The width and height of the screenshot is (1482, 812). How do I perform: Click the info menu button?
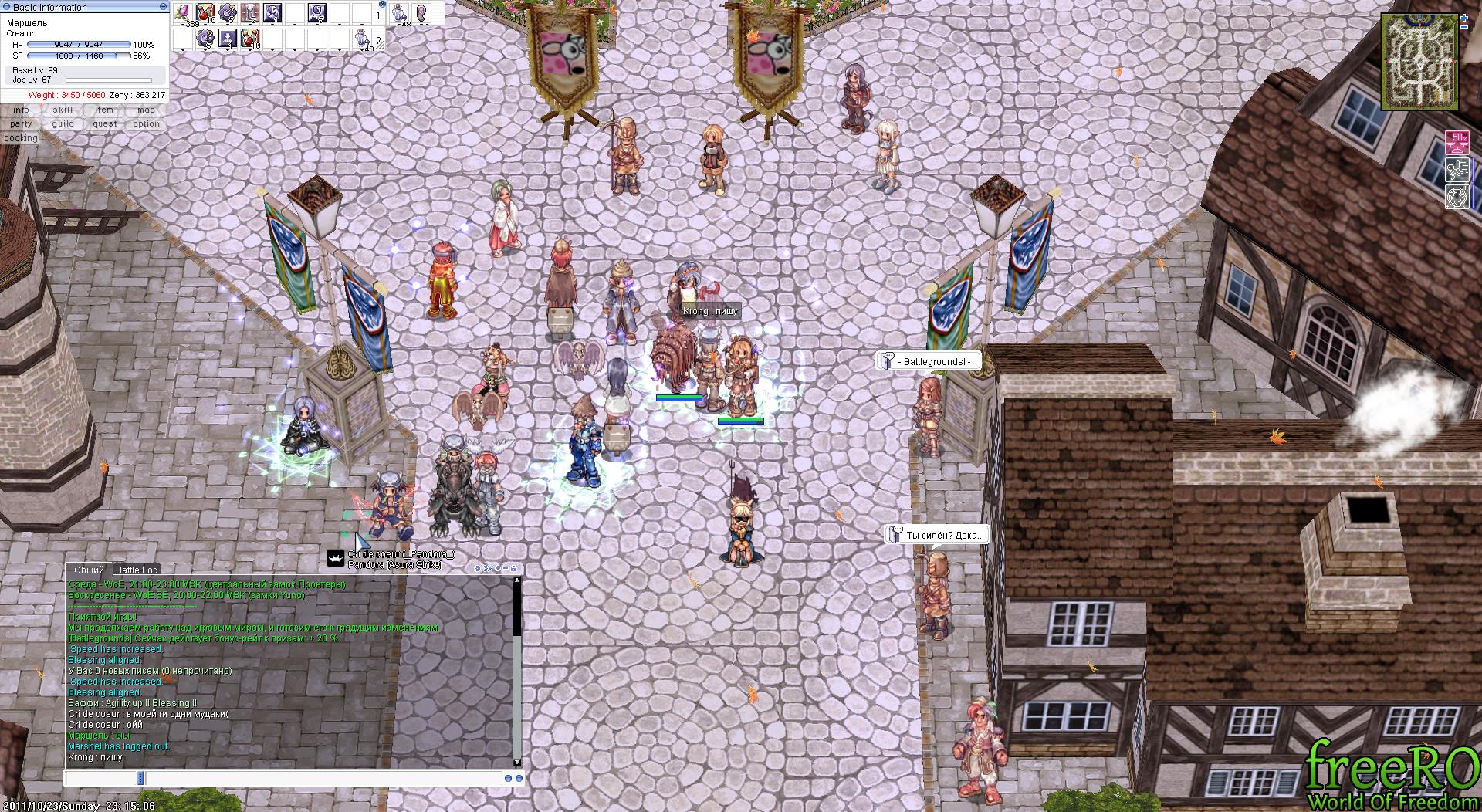(21, 110)
